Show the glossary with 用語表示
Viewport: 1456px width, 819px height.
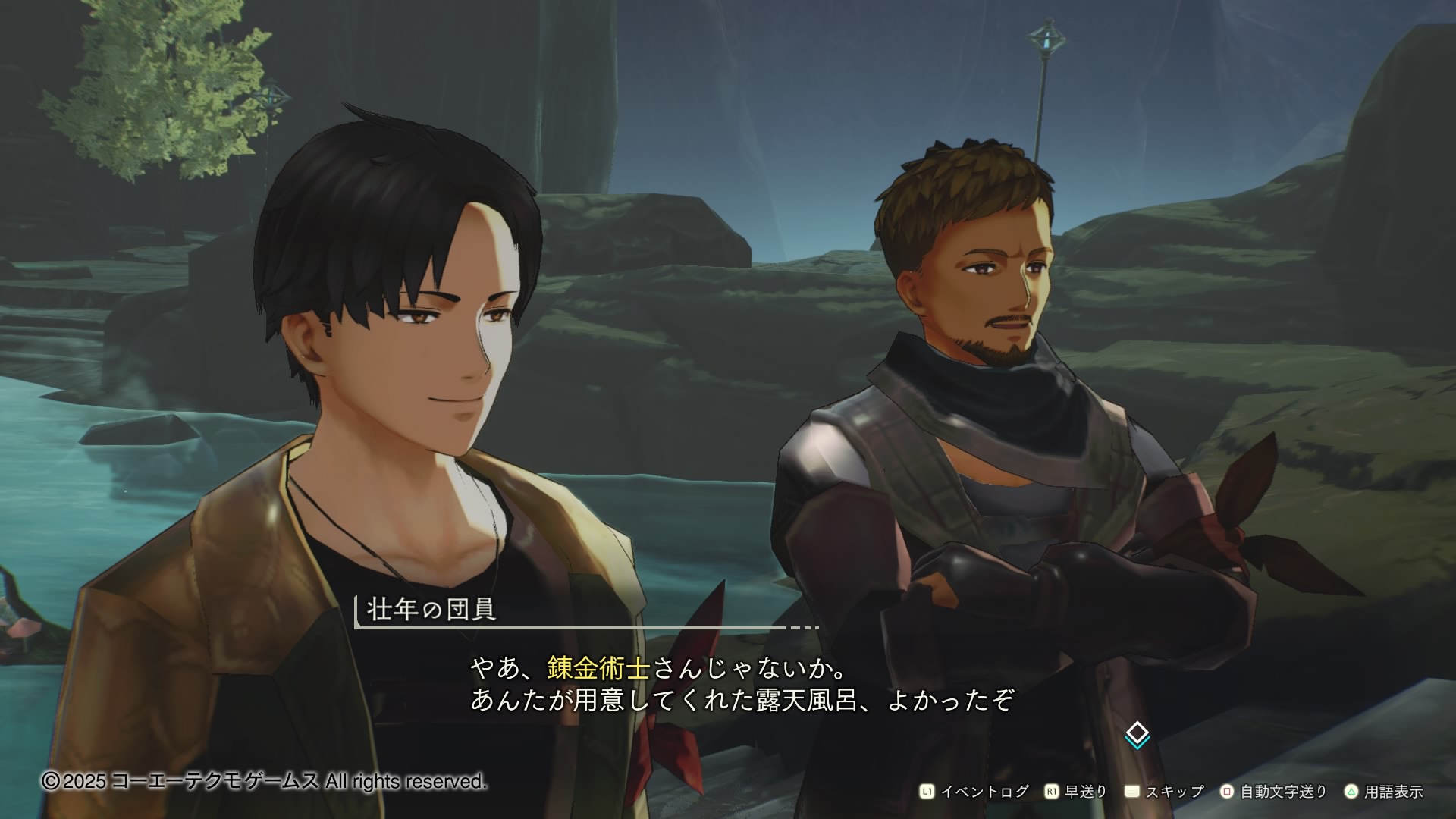(1384, 792)
